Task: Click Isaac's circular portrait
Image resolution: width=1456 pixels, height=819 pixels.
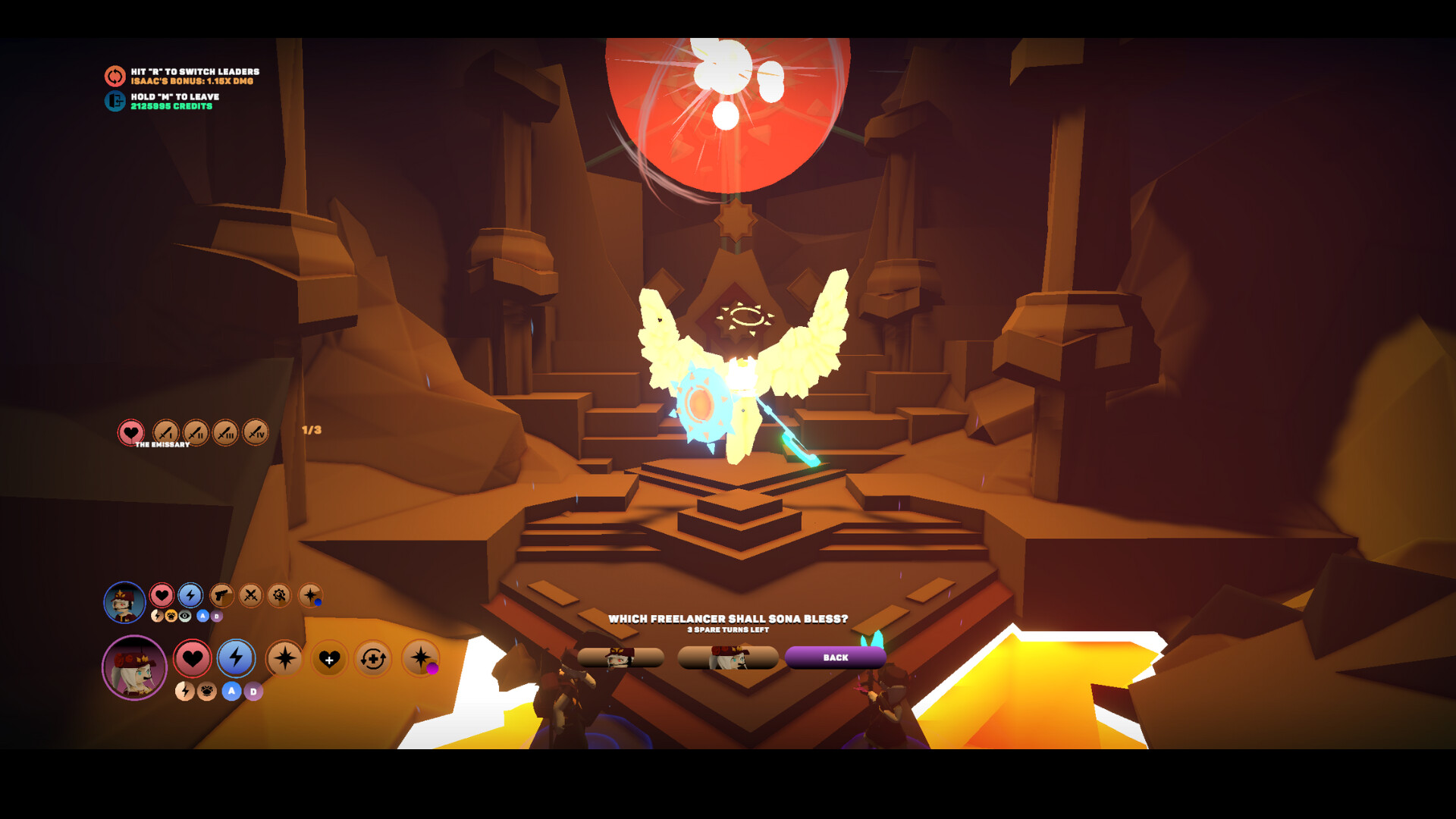Action: click(124, 601)
